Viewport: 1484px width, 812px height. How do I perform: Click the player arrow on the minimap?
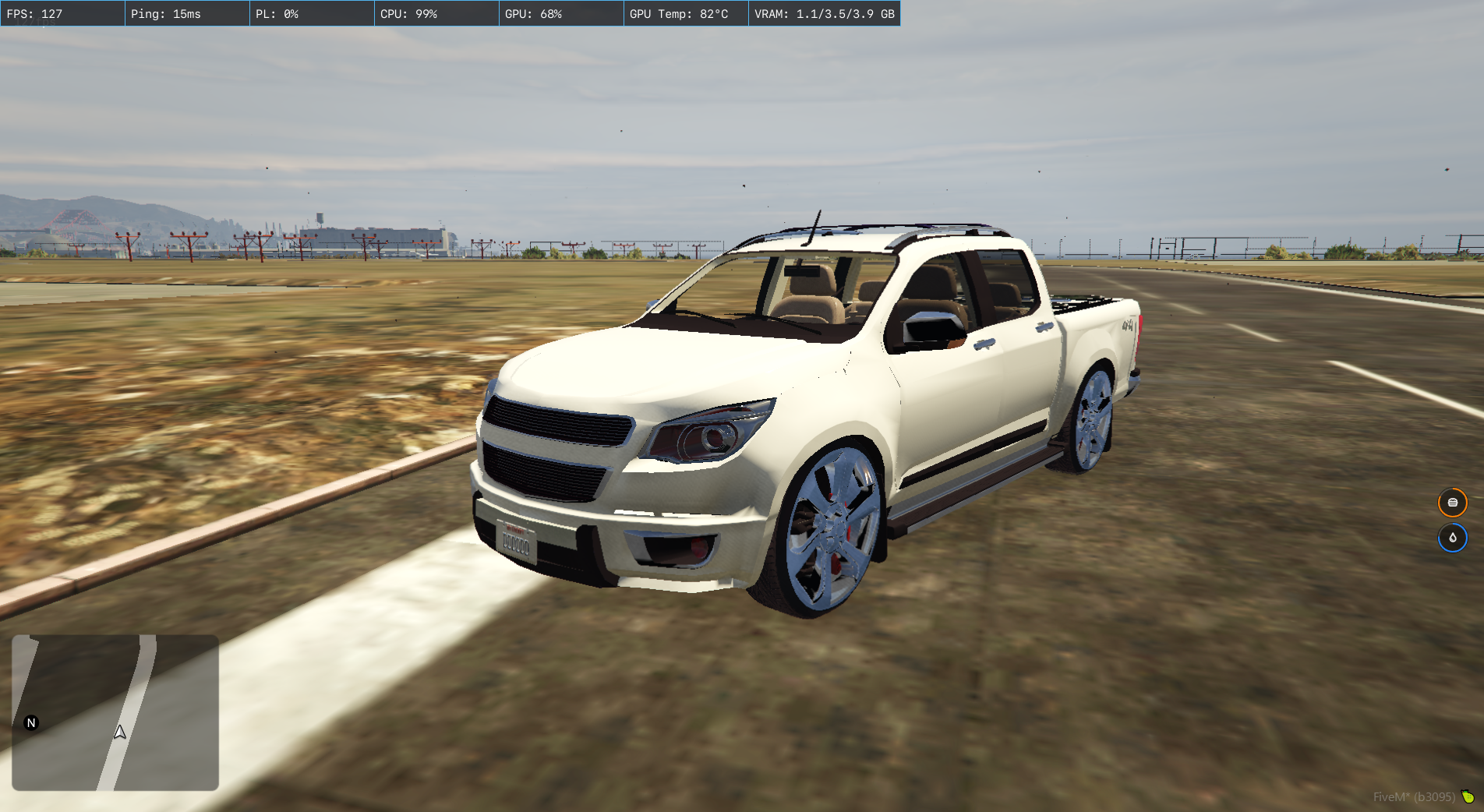(x=120, y=733)
